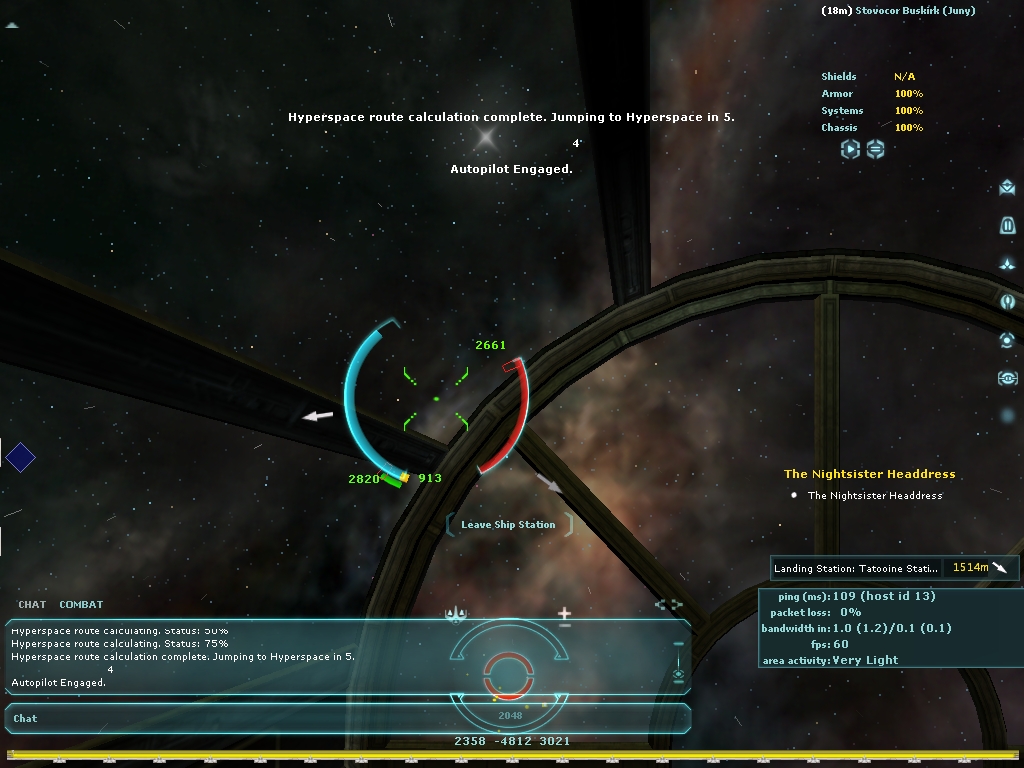Click the blue diamond icon on left edge
The image size is (1024, 768).
point(20,458)
